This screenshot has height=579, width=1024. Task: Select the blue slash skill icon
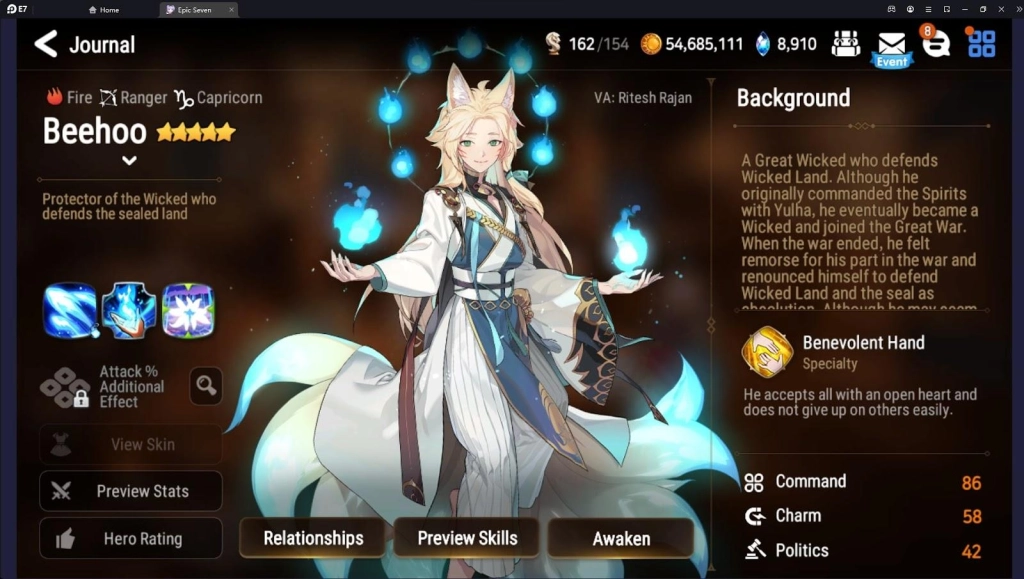(70, 311)
